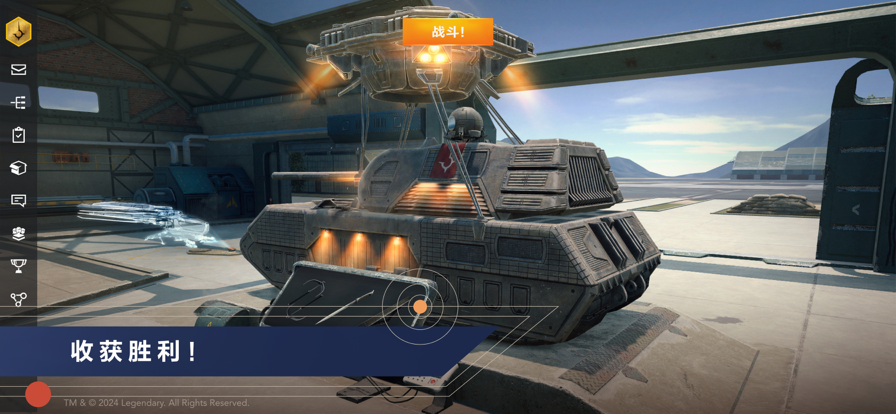Click the orange dot in the circular target

[421, 307]
